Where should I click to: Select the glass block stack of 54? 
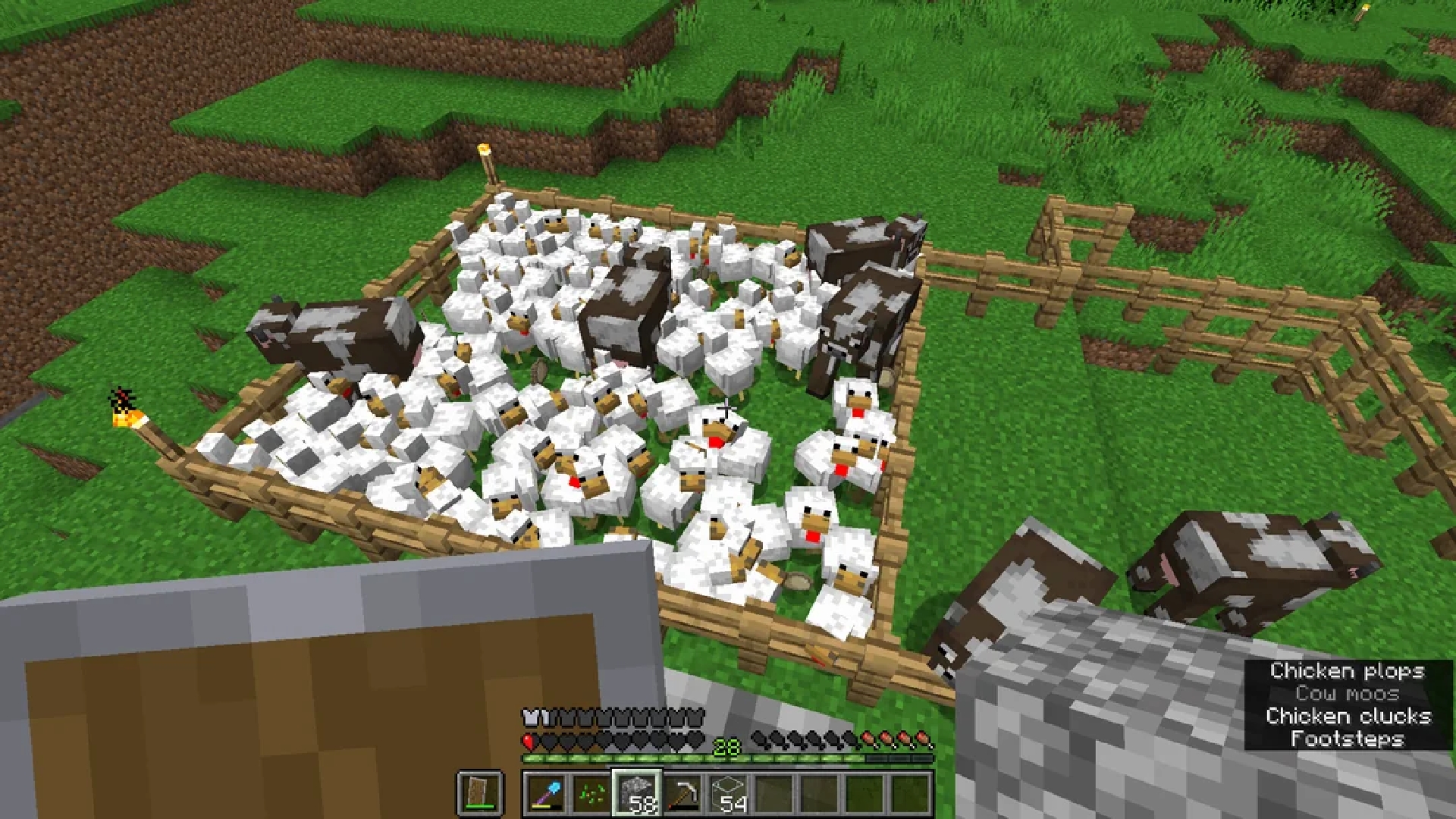click(x=728, y=793)
